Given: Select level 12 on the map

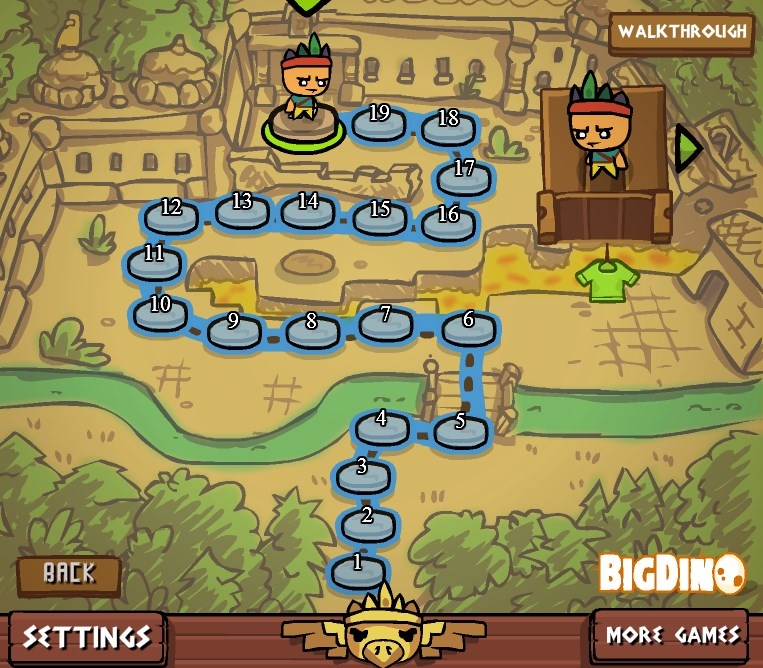Looking at the screenshot, I should pyautogui.click(x=171, y=214).
